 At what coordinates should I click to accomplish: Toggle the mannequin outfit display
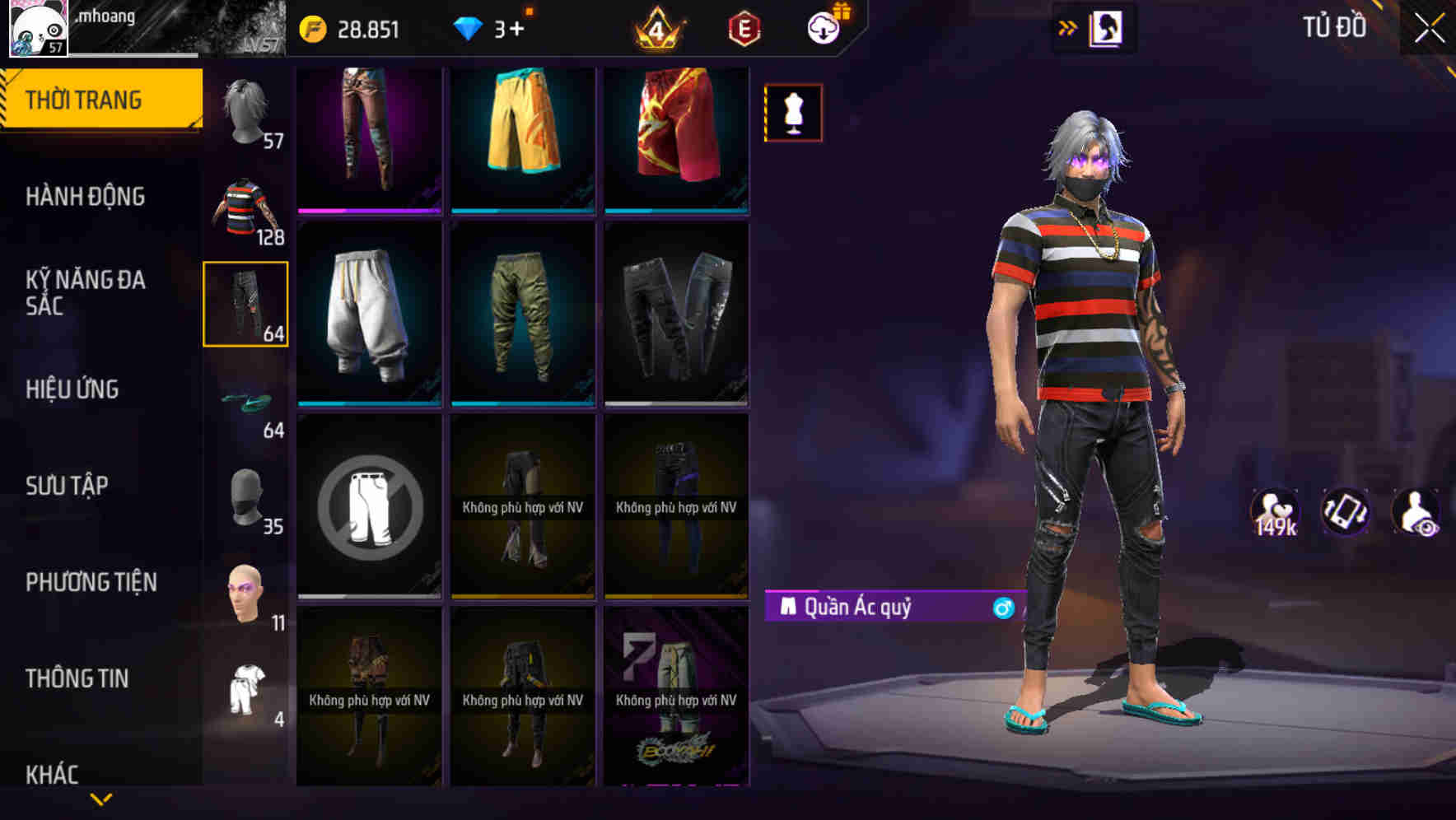coord(793,113)
